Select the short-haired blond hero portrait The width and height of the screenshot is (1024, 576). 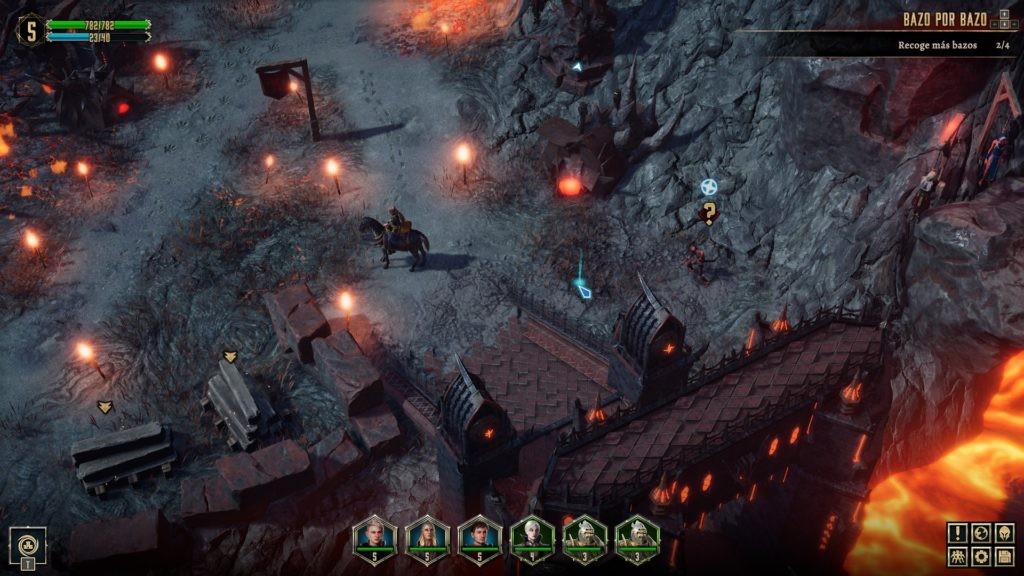pyautogui.click(x=375, y=540)
